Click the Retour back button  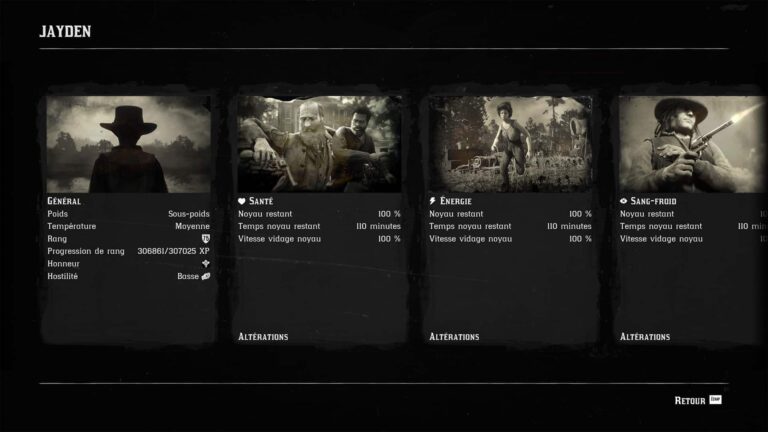[697, 400]
